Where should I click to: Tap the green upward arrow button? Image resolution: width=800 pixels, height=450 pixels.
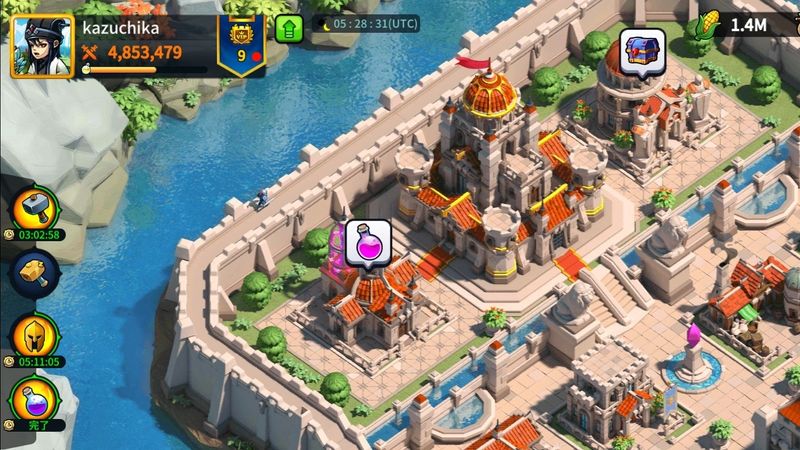pyautogui.click(x=290, y=28)
